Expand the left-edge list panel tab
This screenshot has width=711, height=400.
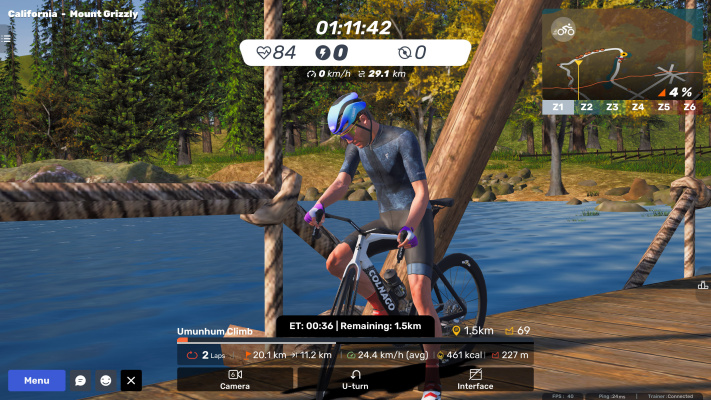(x=5, y=39)
